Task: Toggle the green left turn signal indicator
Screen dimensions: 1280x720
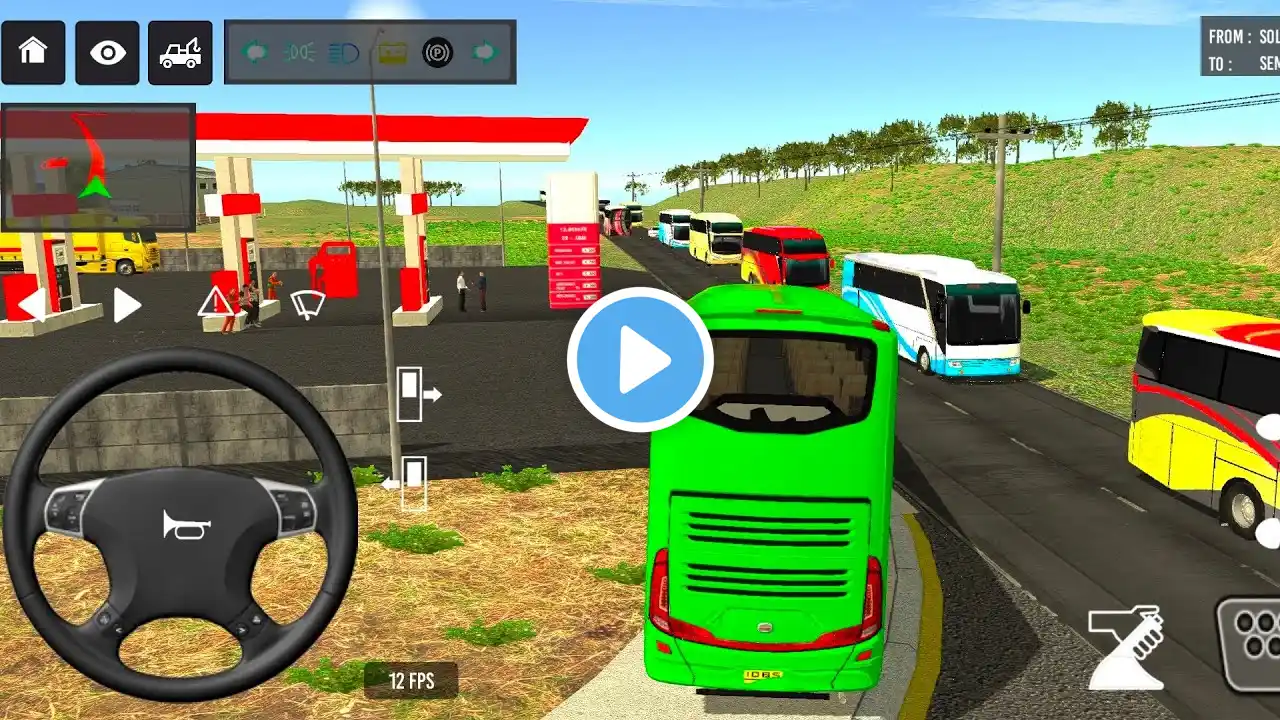Action: coord(254,51)
